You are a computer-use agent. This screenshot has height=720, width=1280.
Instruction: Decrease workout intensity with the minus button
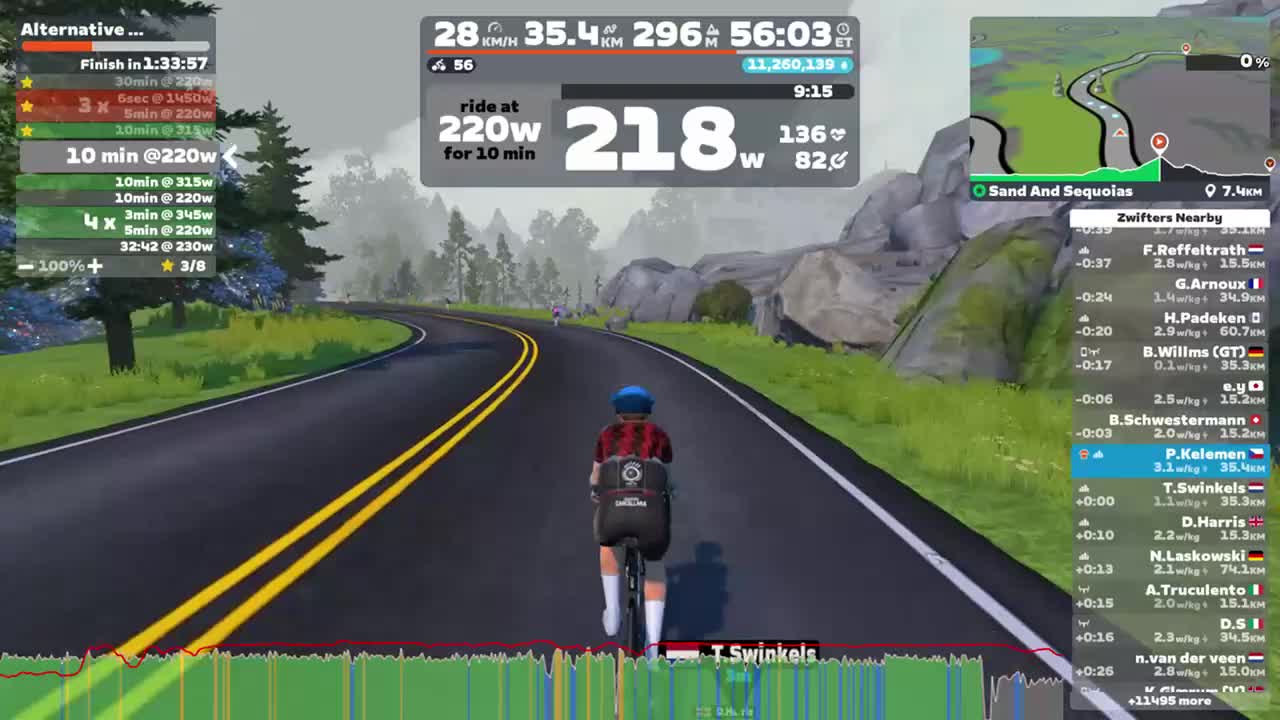[x=25, y=266]
